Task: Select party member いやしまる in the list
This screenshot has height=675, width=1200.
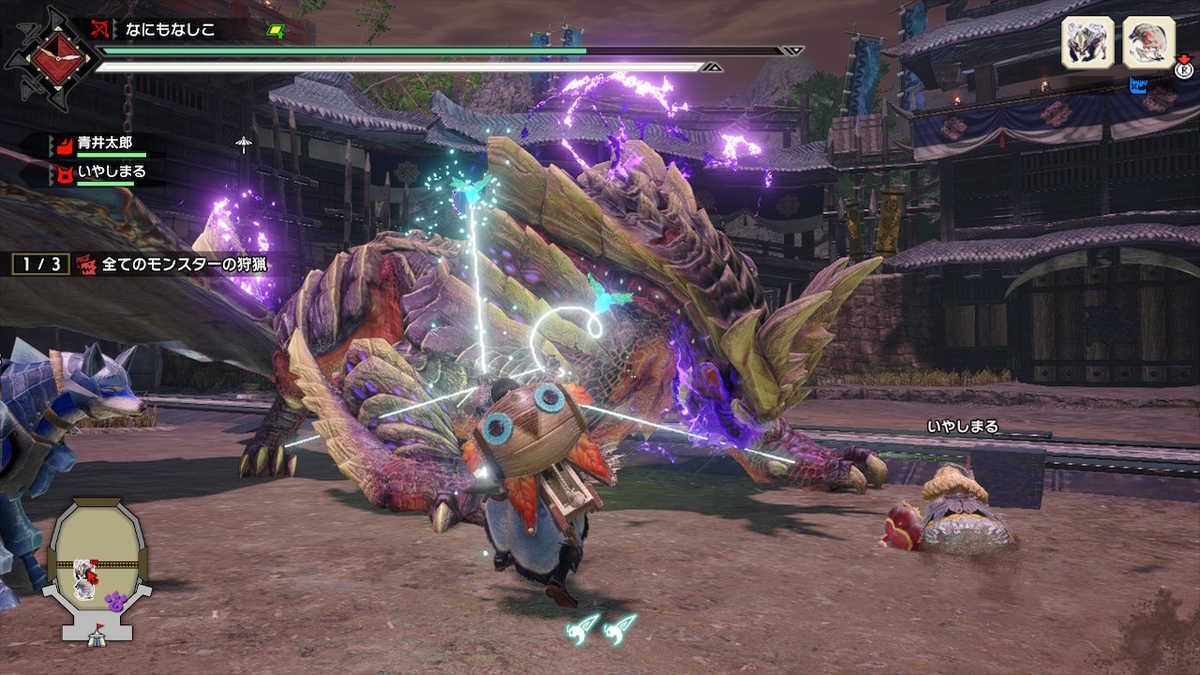Action: point(111,172)
